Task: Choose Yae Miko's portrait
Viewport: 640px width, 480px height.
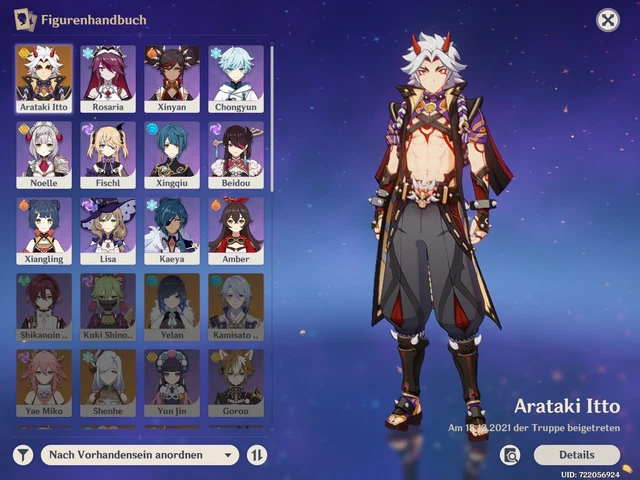Action: pos(44,381)
